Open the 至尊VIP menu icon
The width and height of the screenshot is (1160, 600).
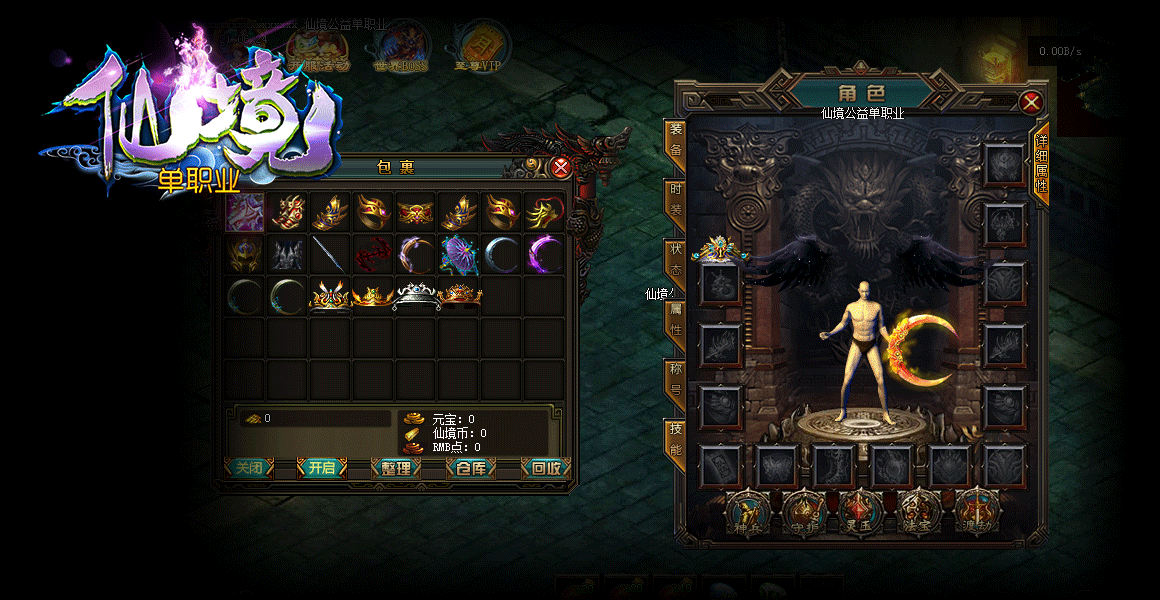pos(477,45)
